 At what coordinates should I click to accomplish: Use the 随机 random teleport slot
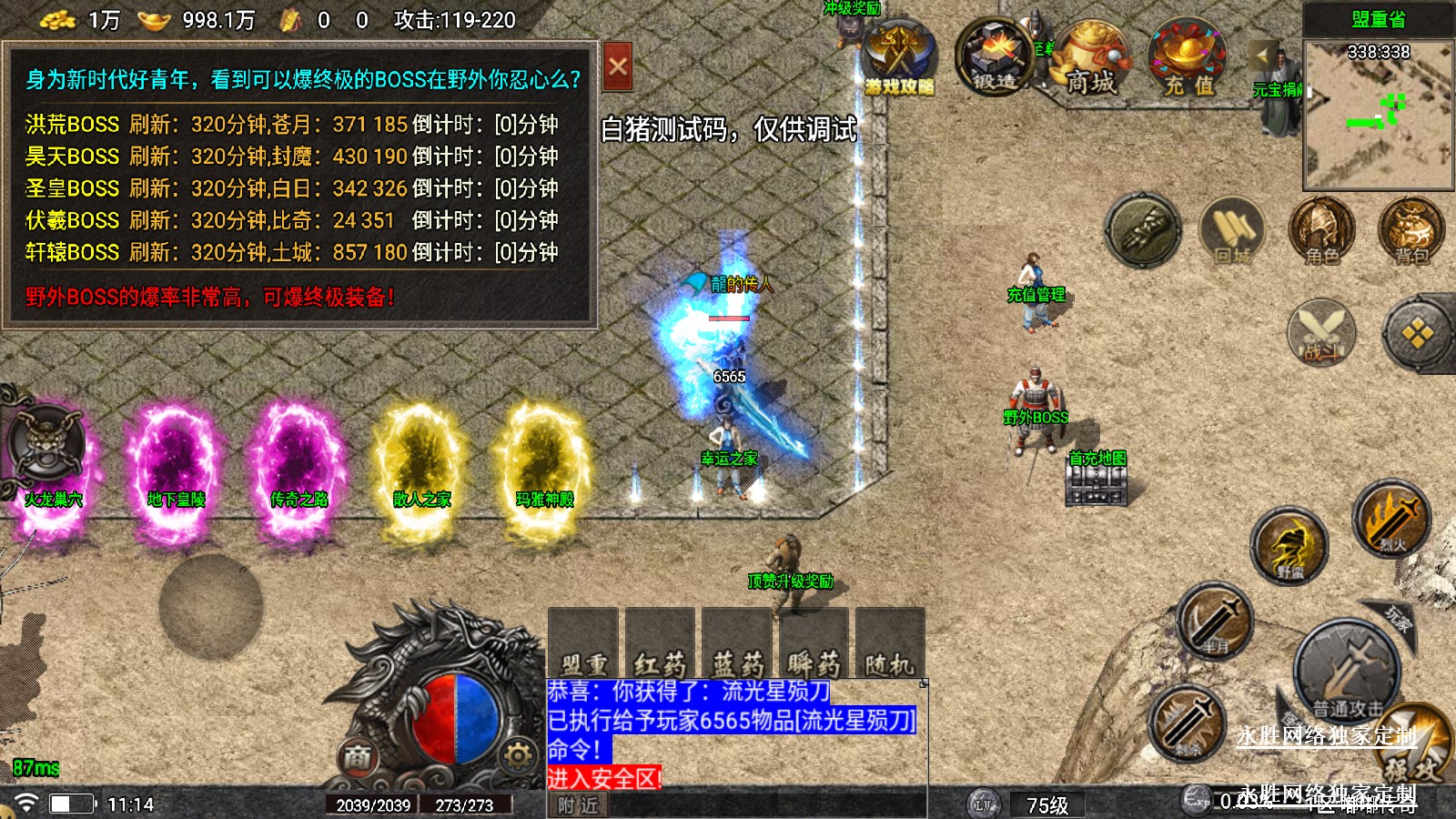(890, 642)
